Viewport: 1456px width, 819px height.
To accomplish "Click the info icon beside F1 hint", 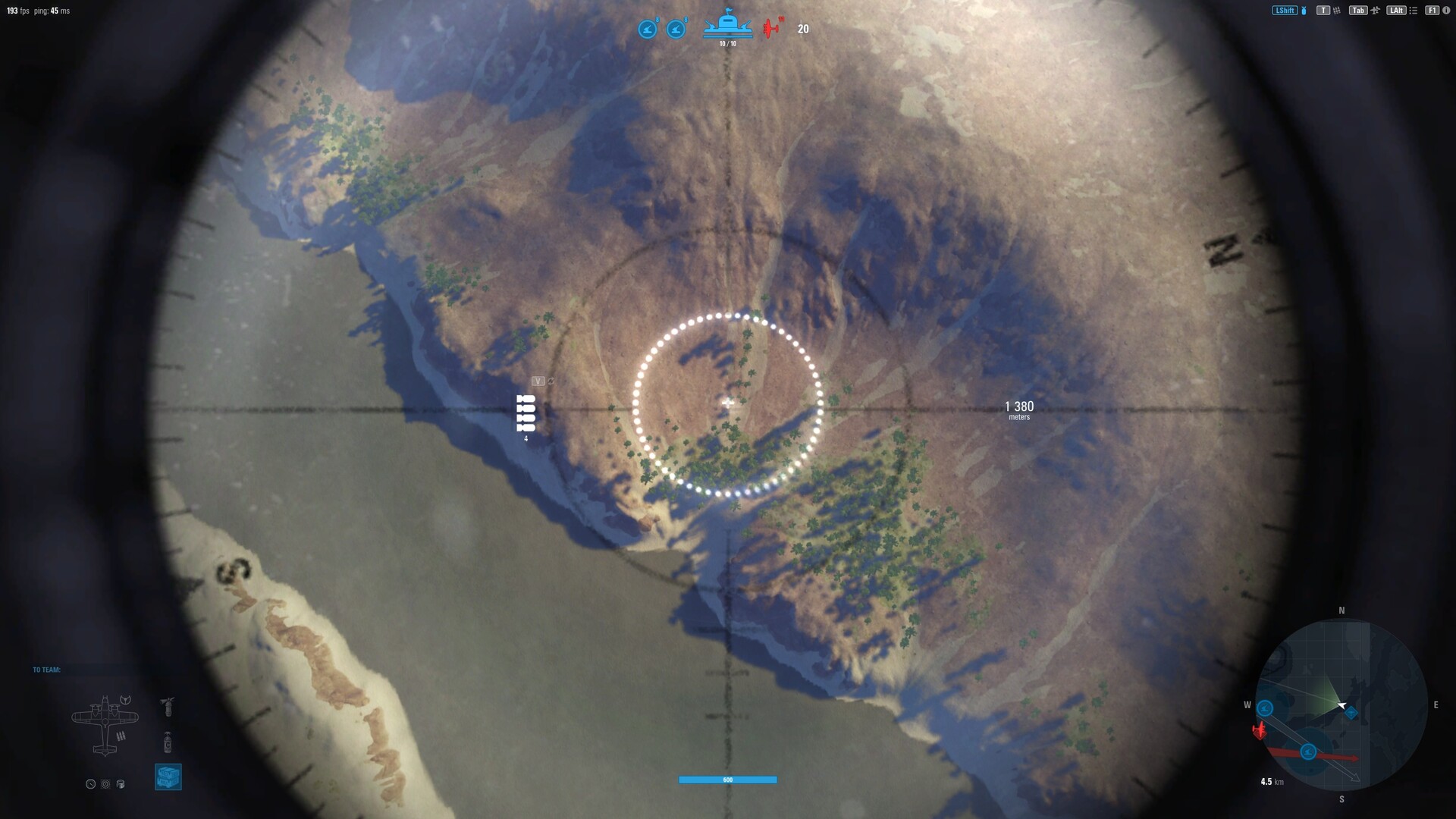I will (1446, 11).
